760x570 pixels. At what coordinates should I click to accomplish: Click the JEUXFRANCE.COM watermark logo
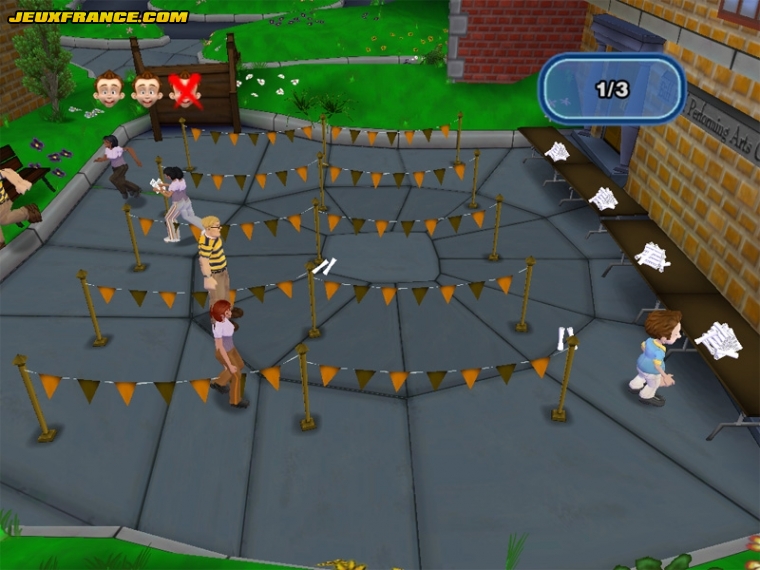coord(98,17)
